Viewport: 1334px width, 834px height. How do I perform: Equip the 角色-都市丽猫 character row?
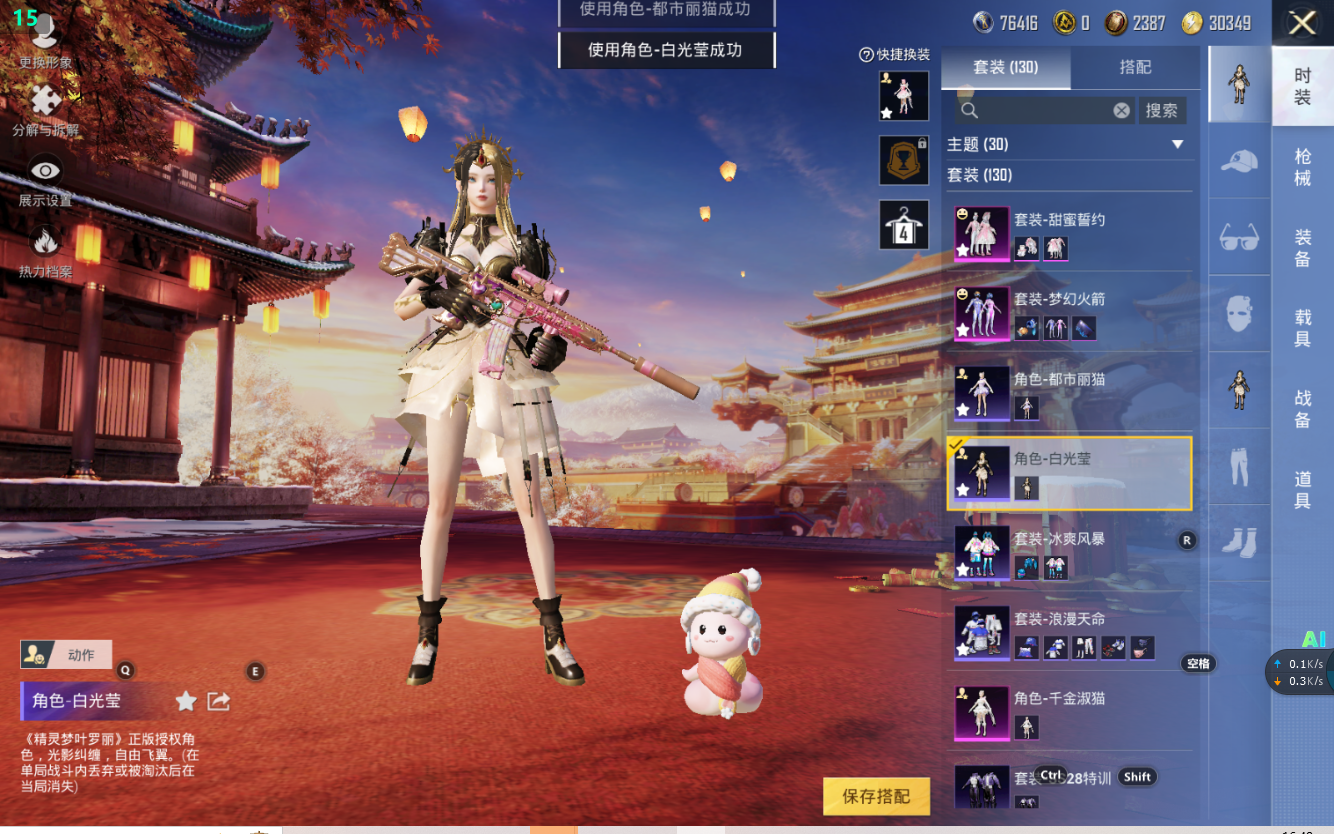coord(1069,392)
